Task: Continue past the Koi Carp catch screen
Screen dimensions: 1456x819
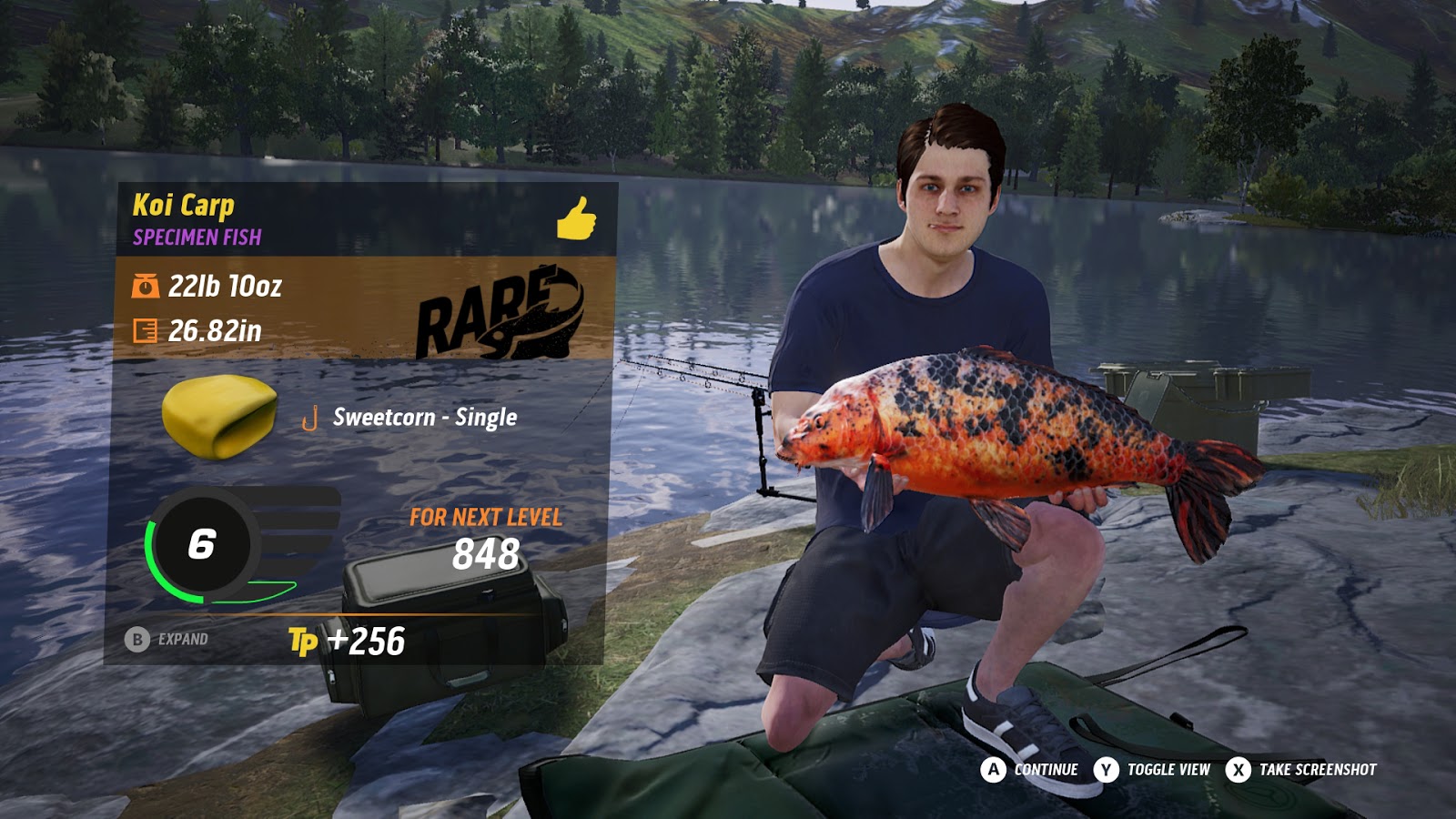Action: click(1030, 770)
